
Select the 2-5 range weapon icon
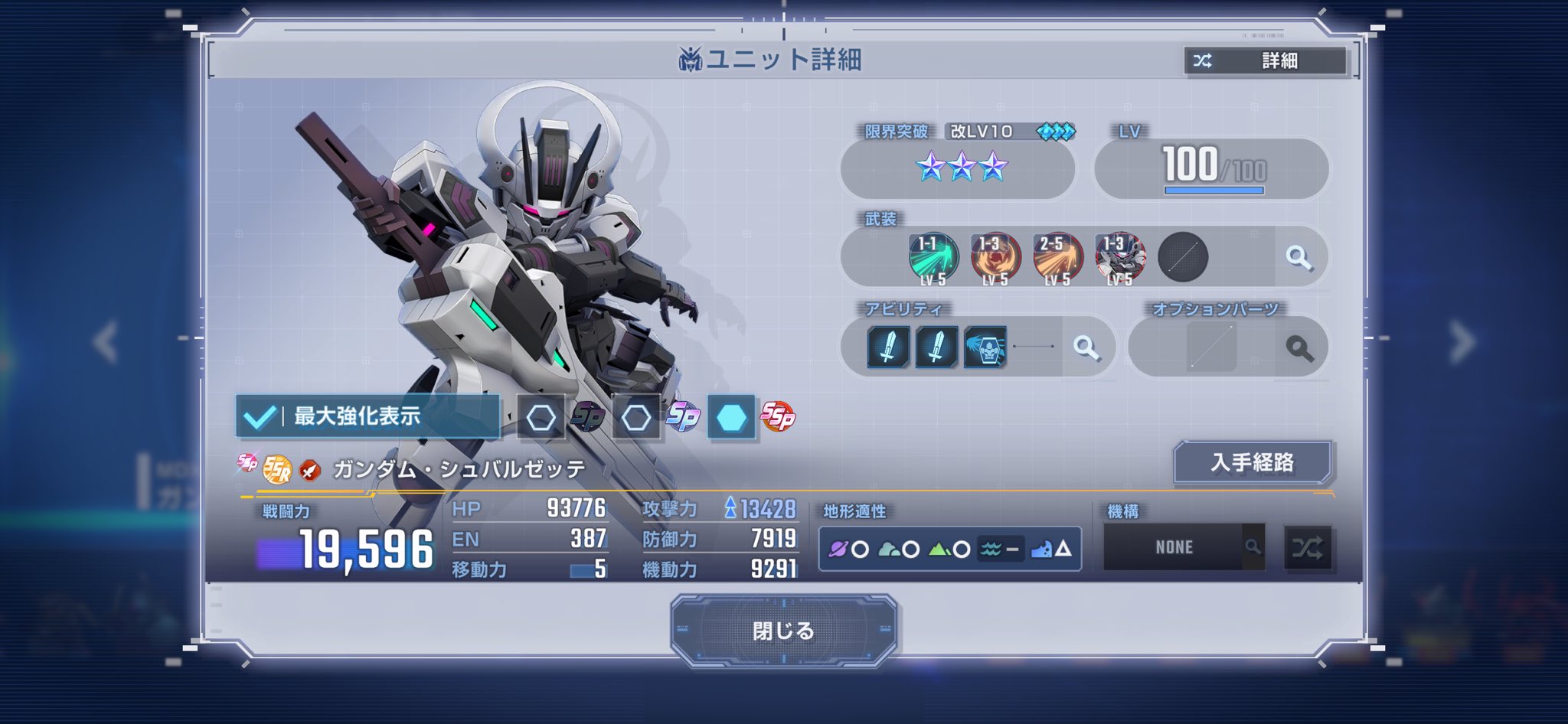click(1057, 258)
